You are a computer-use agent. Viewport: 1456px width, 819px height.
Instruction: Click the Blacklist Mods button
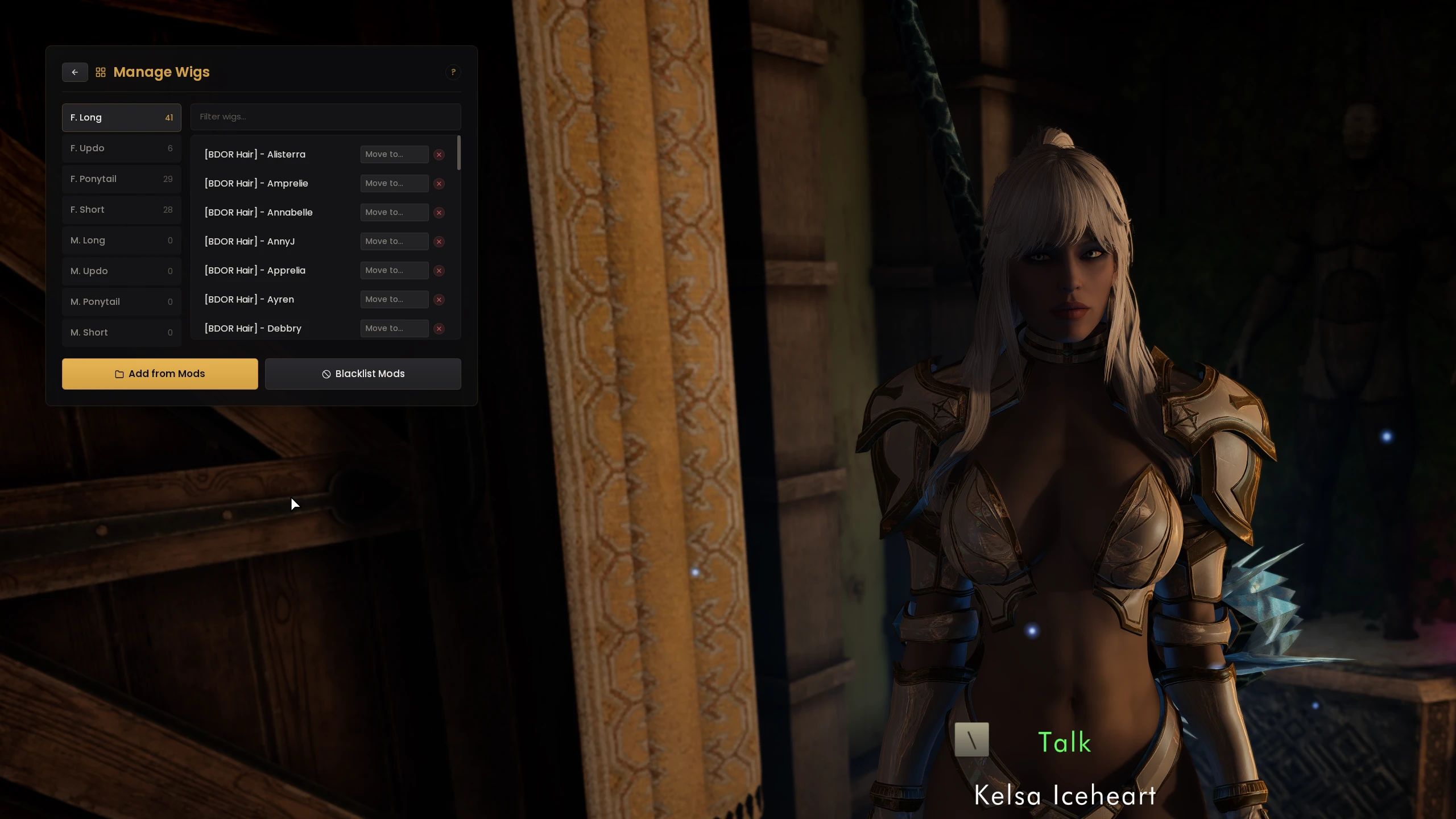[363, 374]
